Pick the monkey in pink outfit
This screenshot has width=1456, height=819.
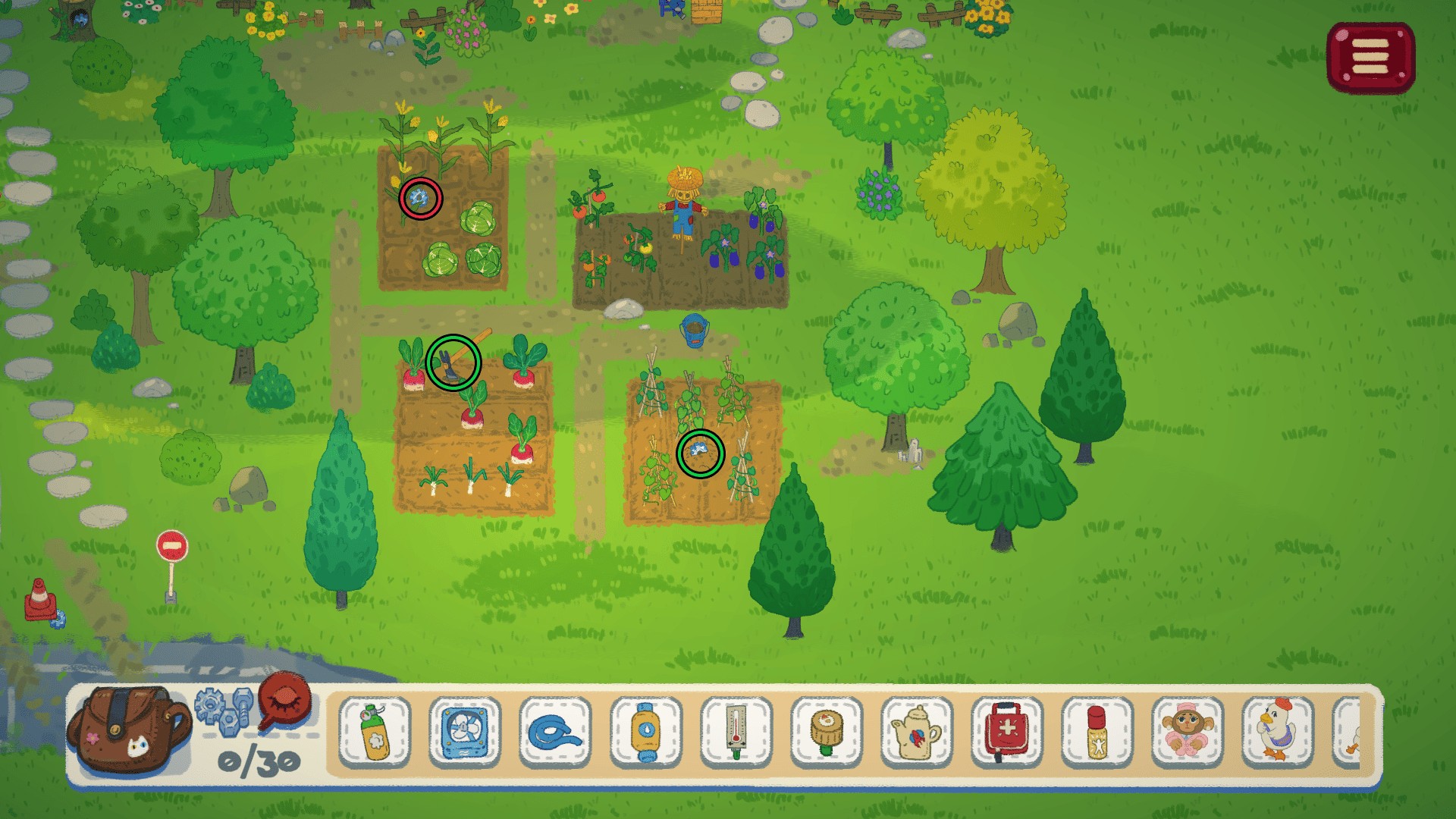1188,732
